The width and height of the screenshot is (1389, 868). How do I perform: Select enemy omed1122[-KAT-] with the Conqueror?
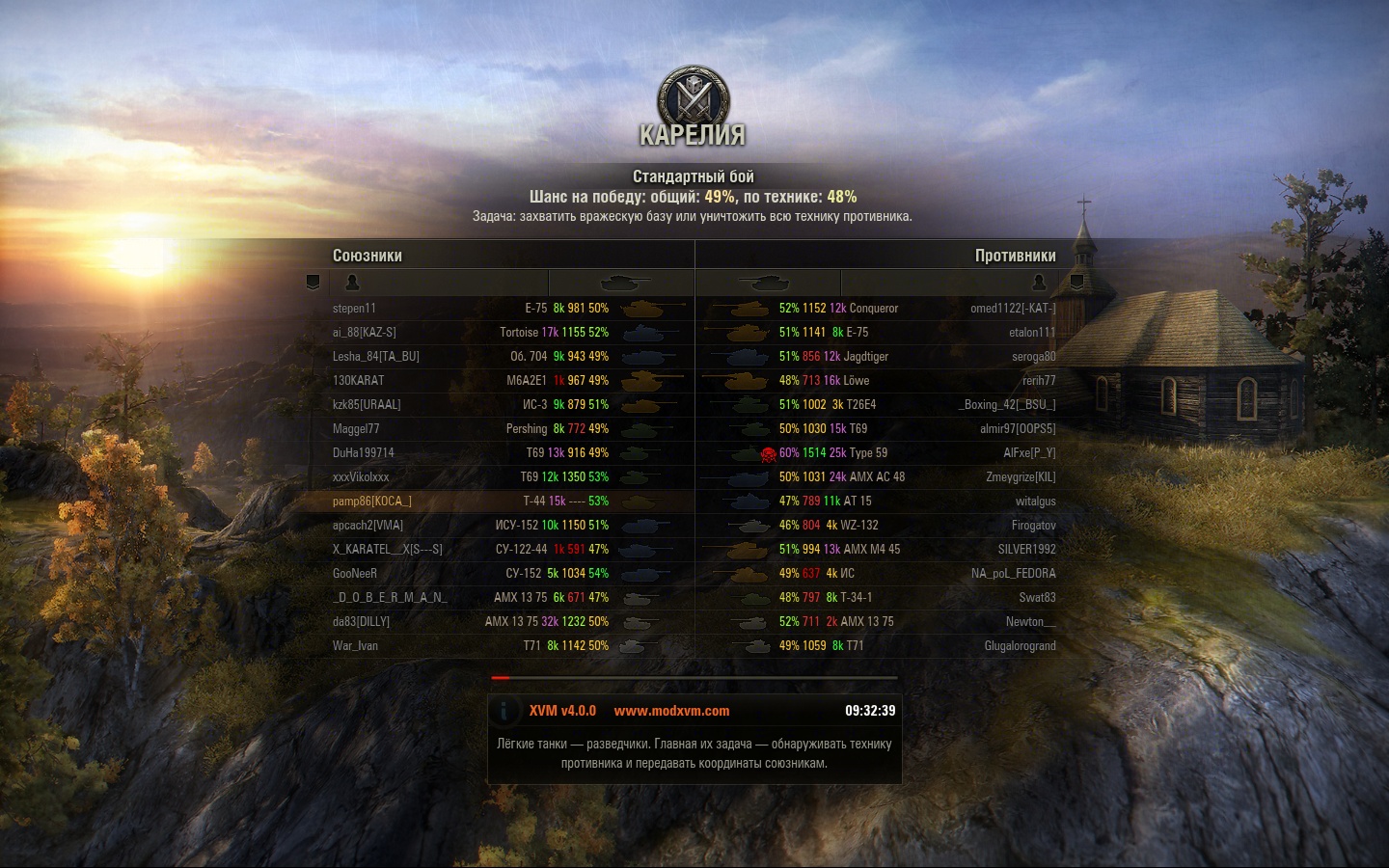1013,309
